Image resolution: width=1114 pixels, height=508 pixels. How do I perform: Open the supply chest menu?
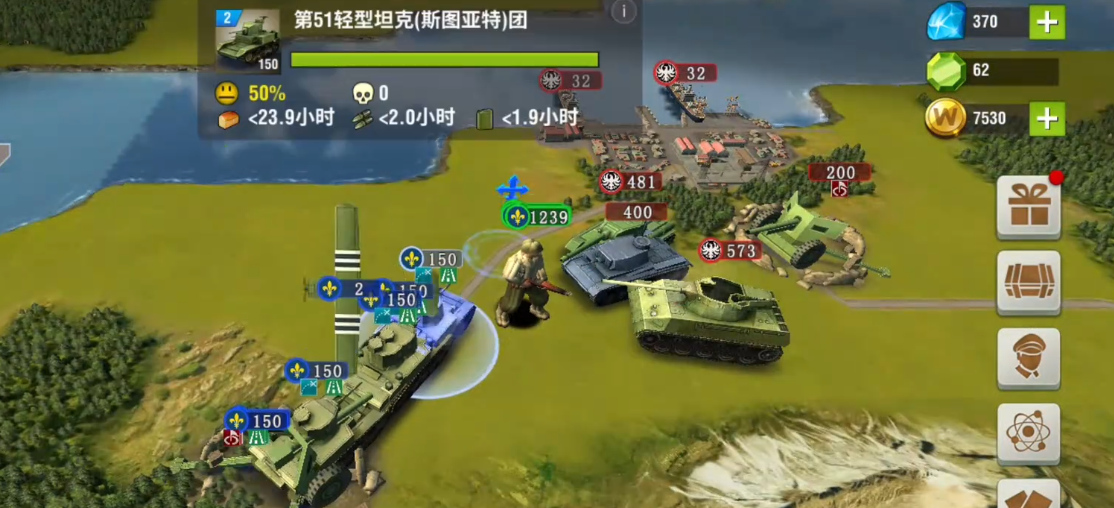(1028, 282)
